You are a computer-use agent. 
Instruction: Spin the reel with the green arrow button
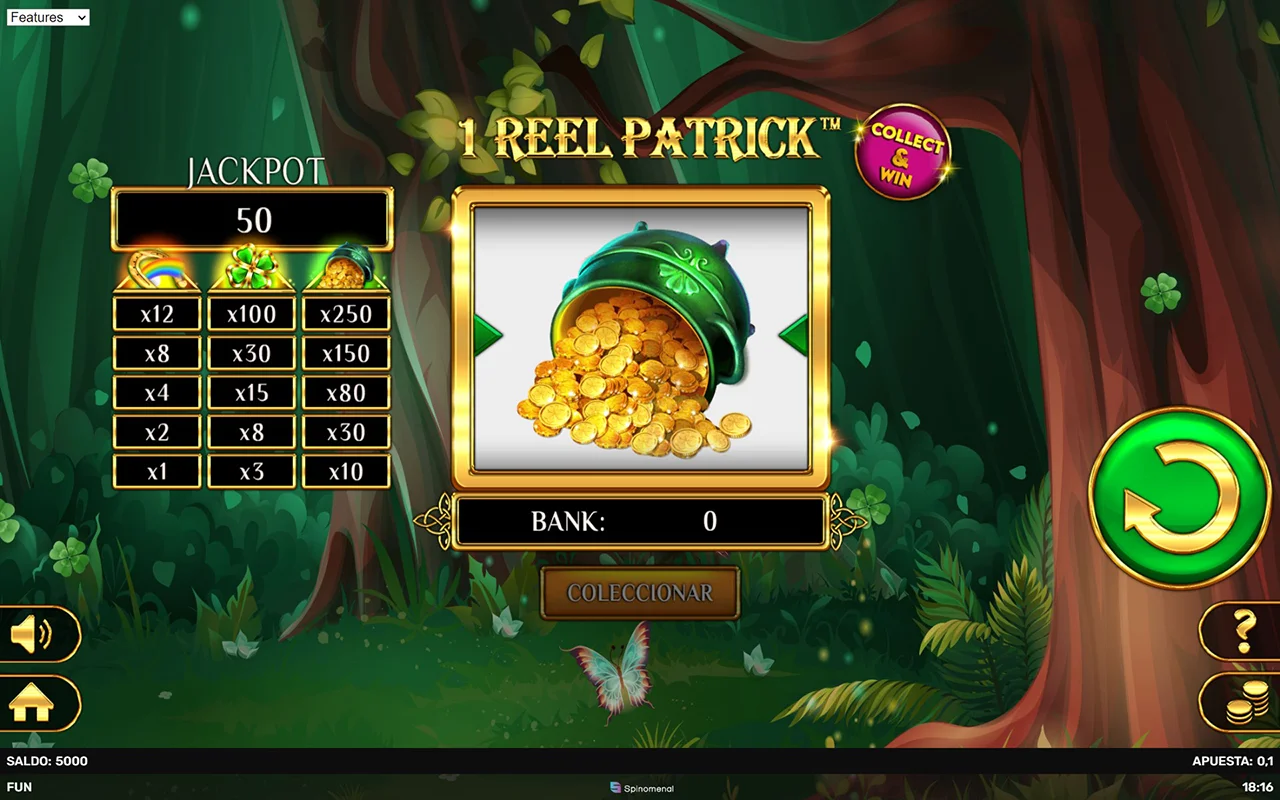(x=1179, y=497)
